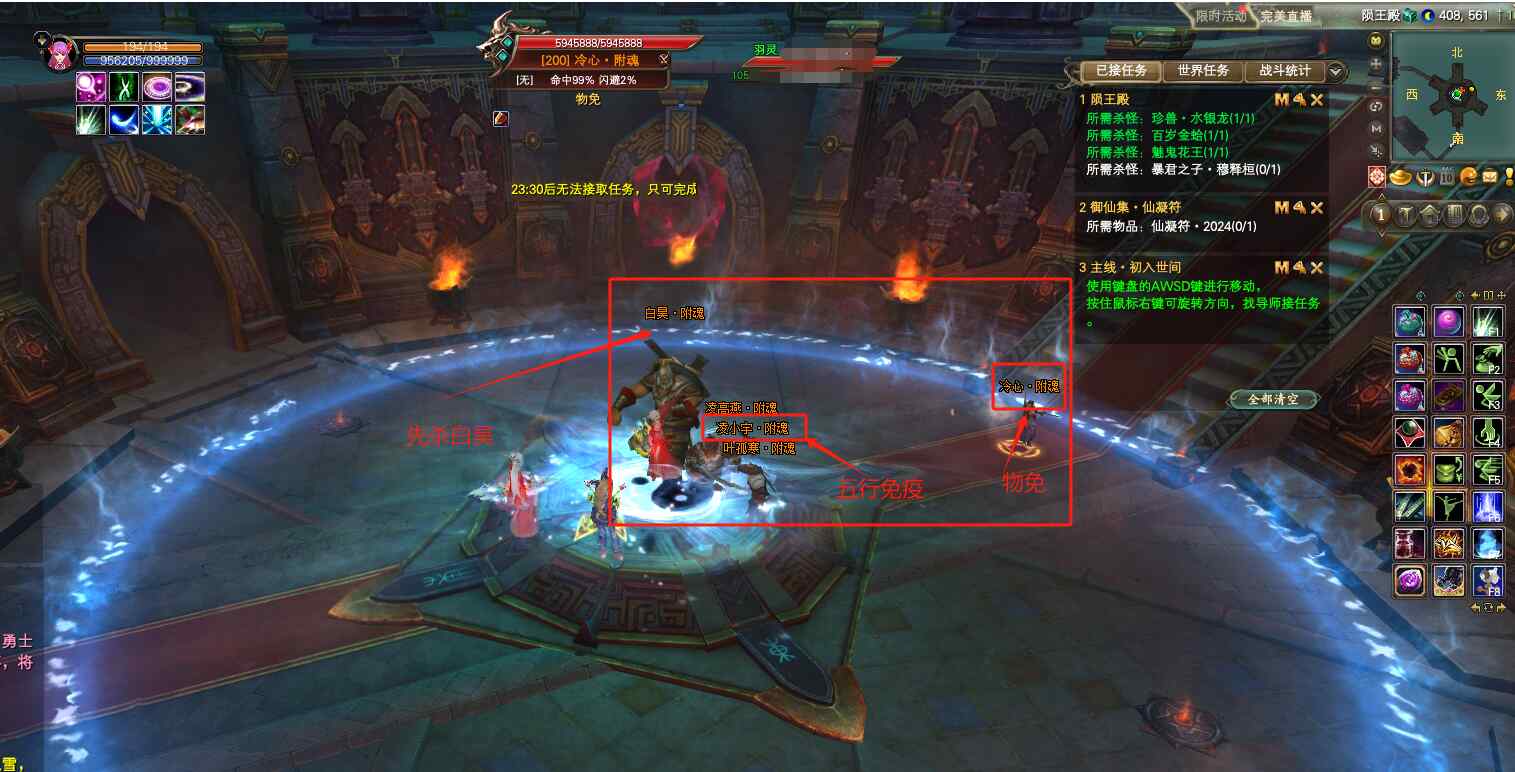Switch to the 已接任务 tab
1515x772 pixels.
[x=1121, y=72]
